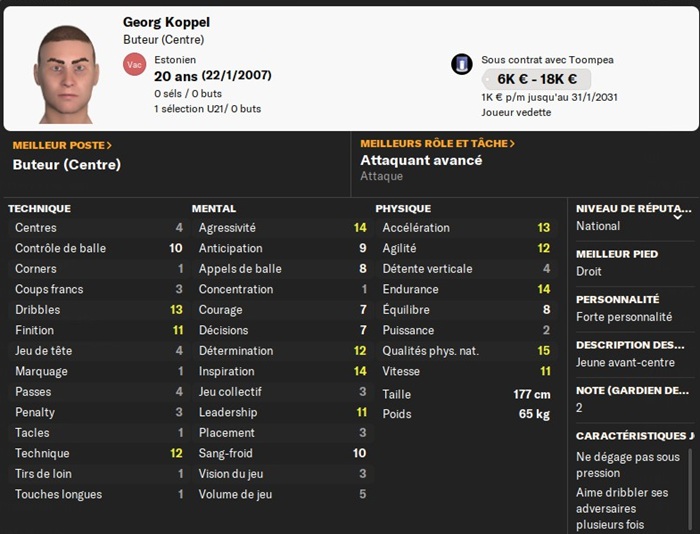Viewport: 700px width, 534px height.
Task: Expand the Niveau de Réputation dropdown arrow
Action: [x=679, y=215]
